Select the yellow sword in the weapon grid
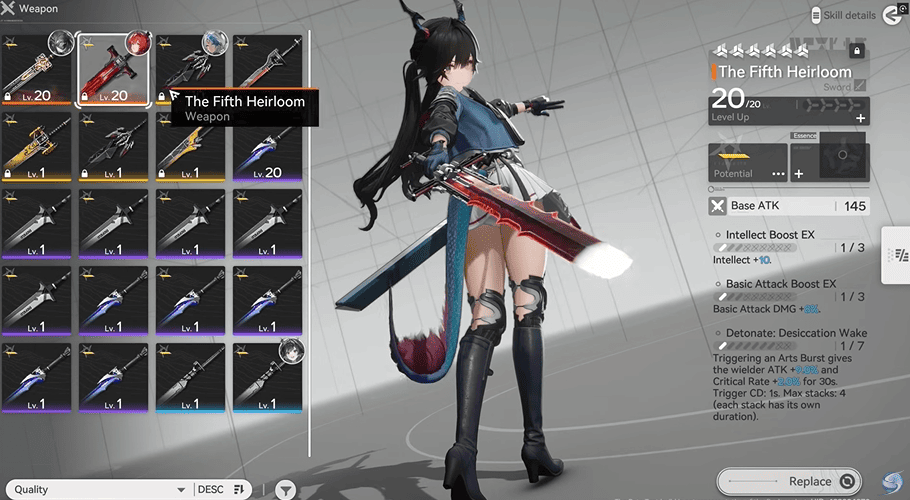910x500 pixels. [36, 147]
